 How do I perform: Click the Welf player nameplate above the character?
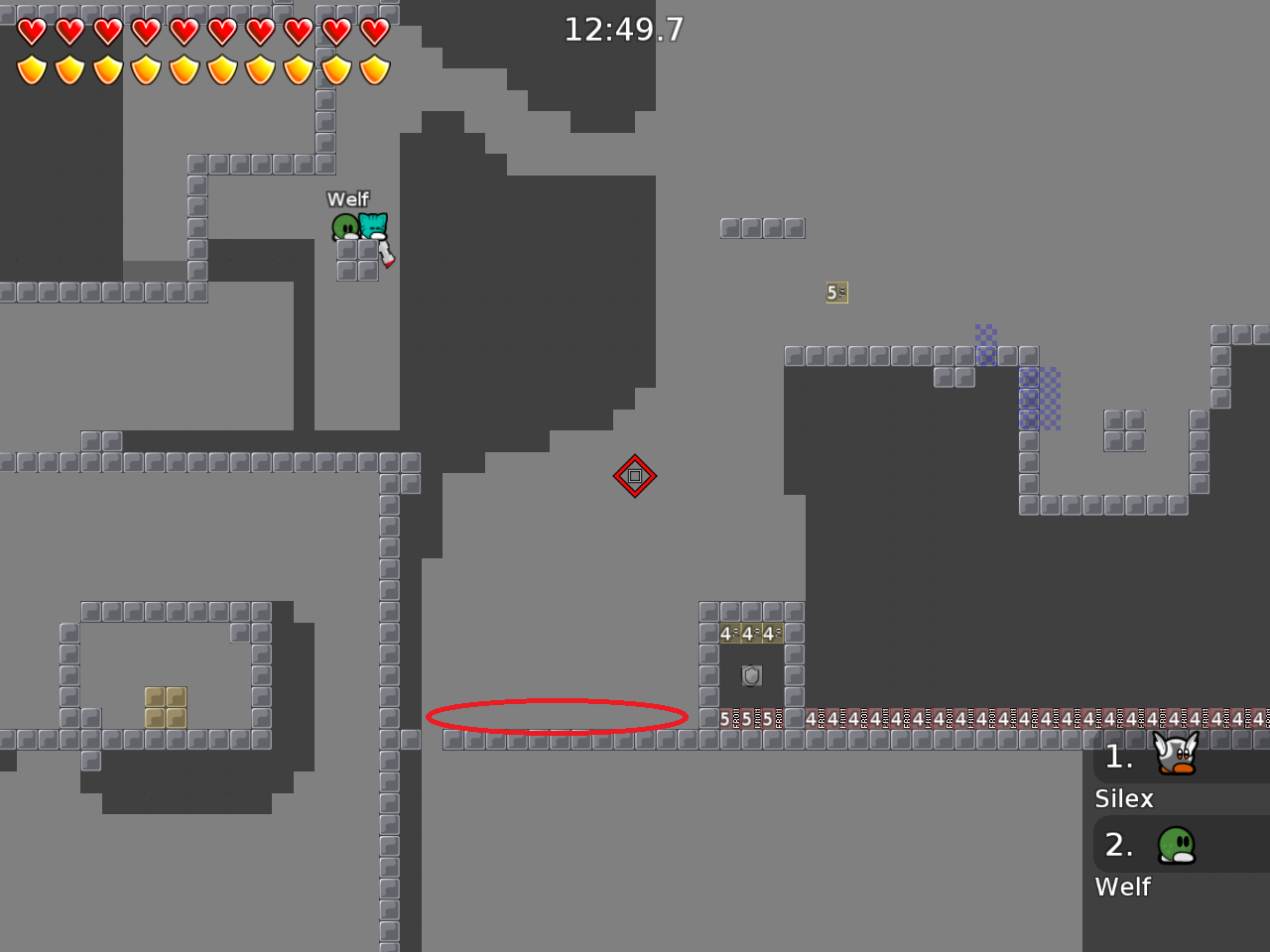coord(349,199)
